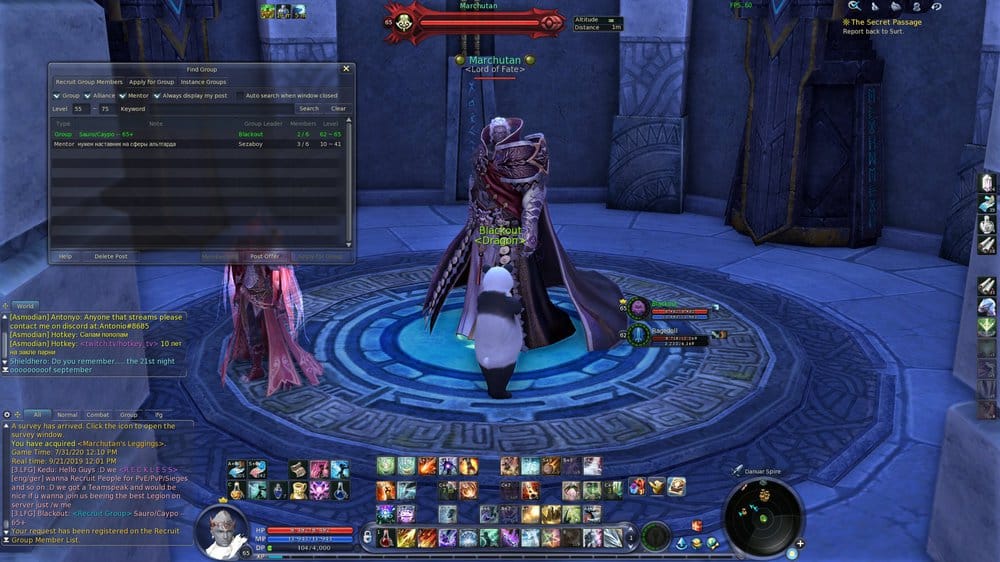This screenshot has width=1000, height=562.
Task: Open the World chat channel tab
Action: [x=25, y=306]
